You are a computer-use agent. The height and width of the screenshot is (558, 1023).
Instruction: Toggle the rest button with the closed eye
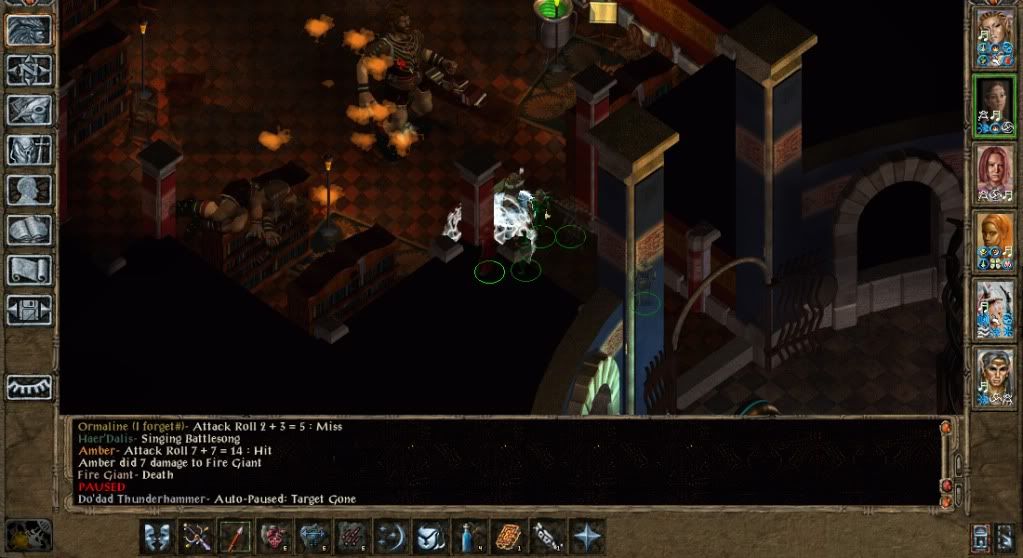point(28,387)
